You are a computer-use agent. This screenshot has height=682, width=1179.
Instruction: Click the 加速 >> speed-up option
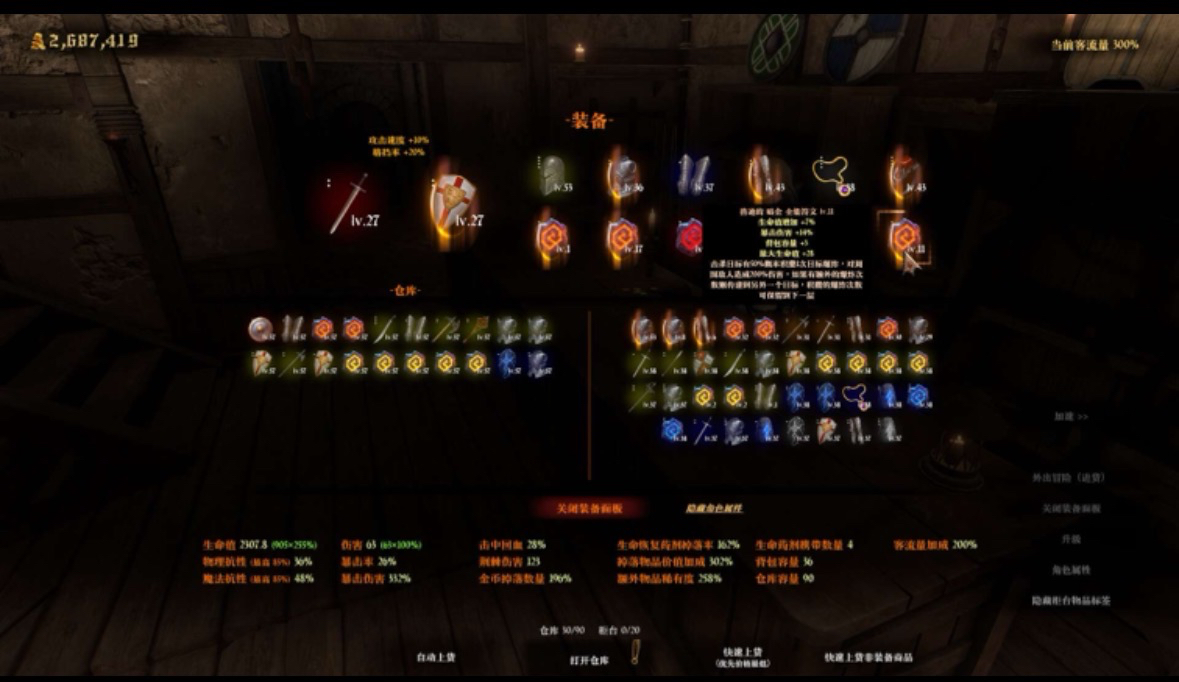(x=1070, y=416)
